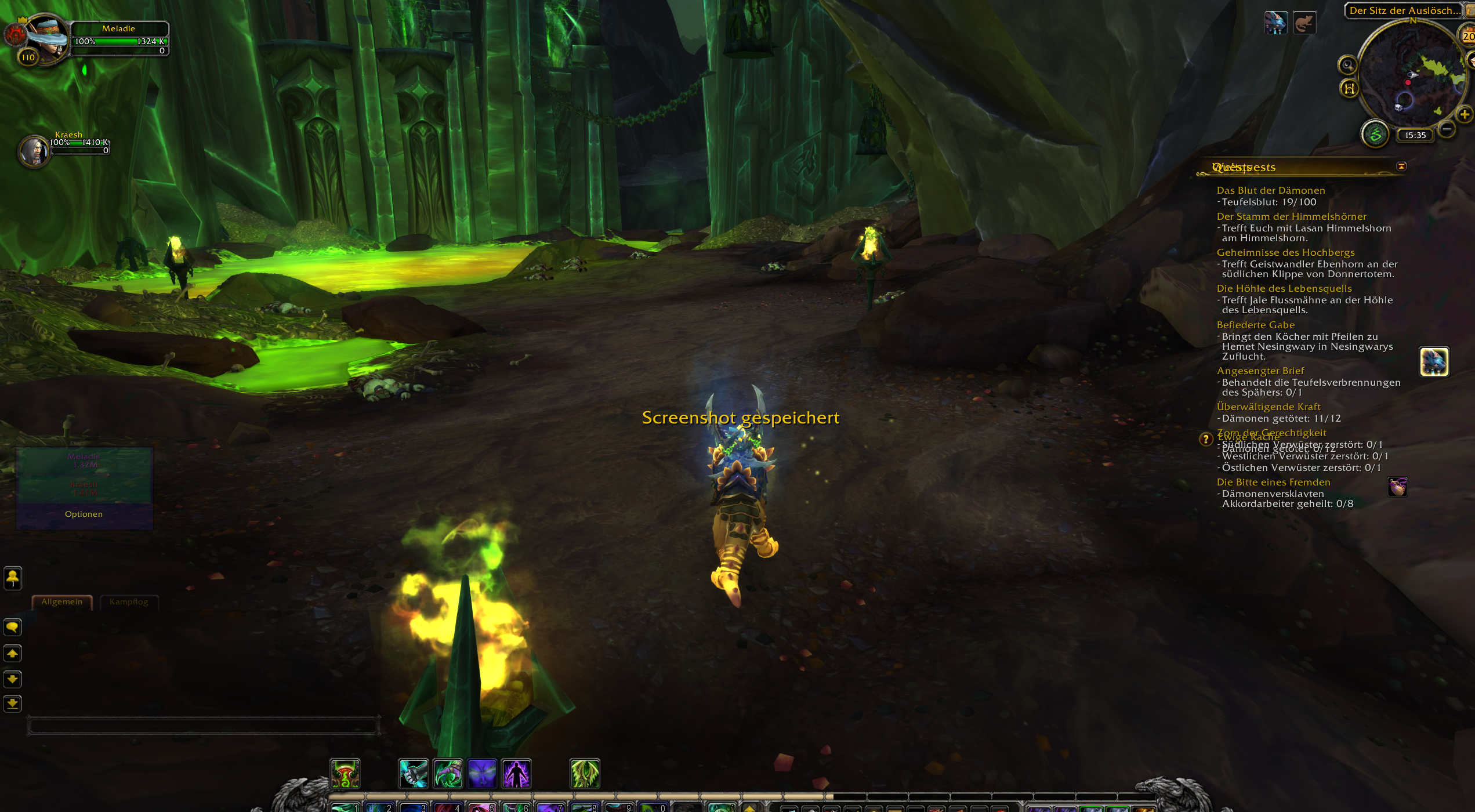
Task: Collapse the Quests tracker panel
Action: coord(1401,167)
